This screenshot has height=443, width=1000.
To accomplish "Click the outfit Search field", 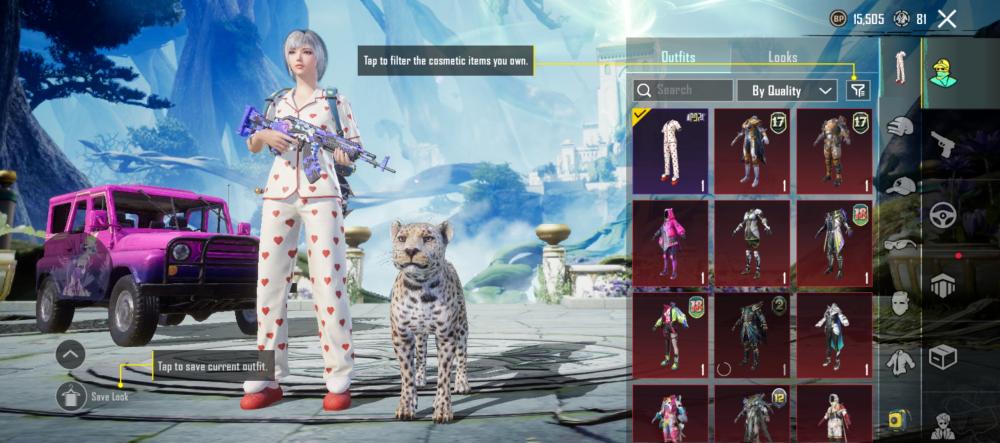I will click(x=683, y=90).
